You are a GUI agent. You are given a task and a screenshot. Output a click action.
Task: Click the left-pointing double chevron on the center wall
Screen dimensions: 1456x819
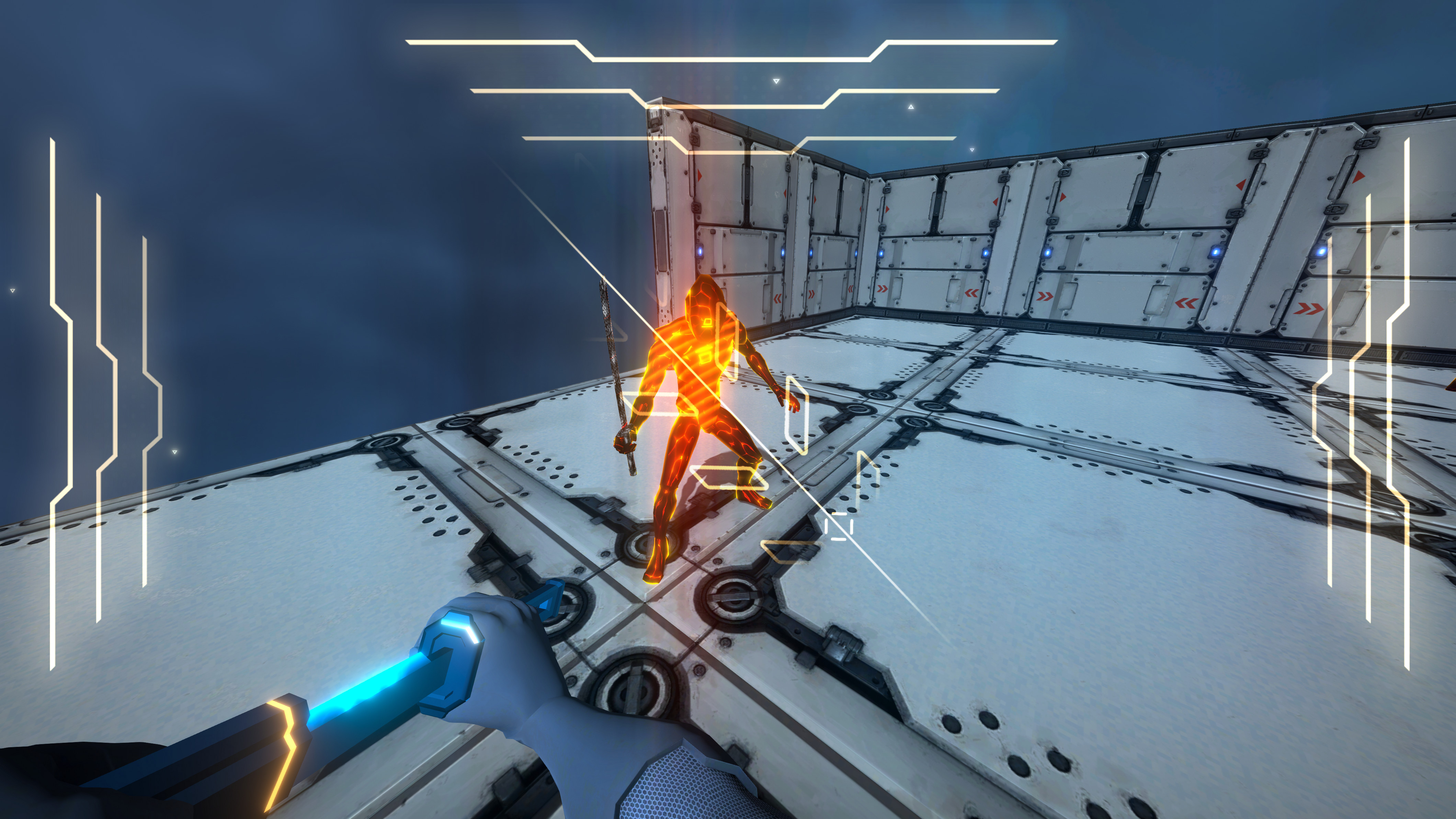pos(778,298)
